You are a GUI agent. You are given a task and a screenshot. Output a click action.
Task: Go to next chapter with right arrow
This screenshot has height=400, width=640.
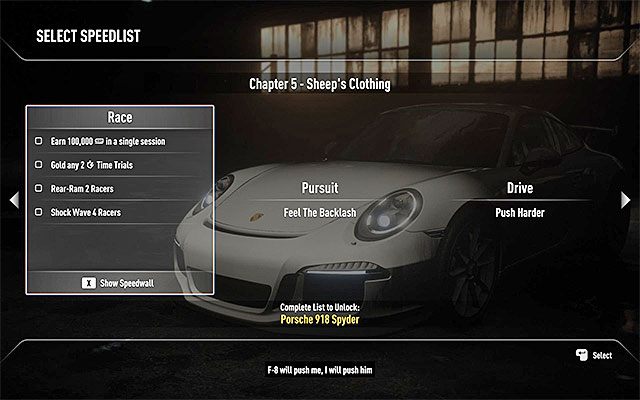[626, 200]
